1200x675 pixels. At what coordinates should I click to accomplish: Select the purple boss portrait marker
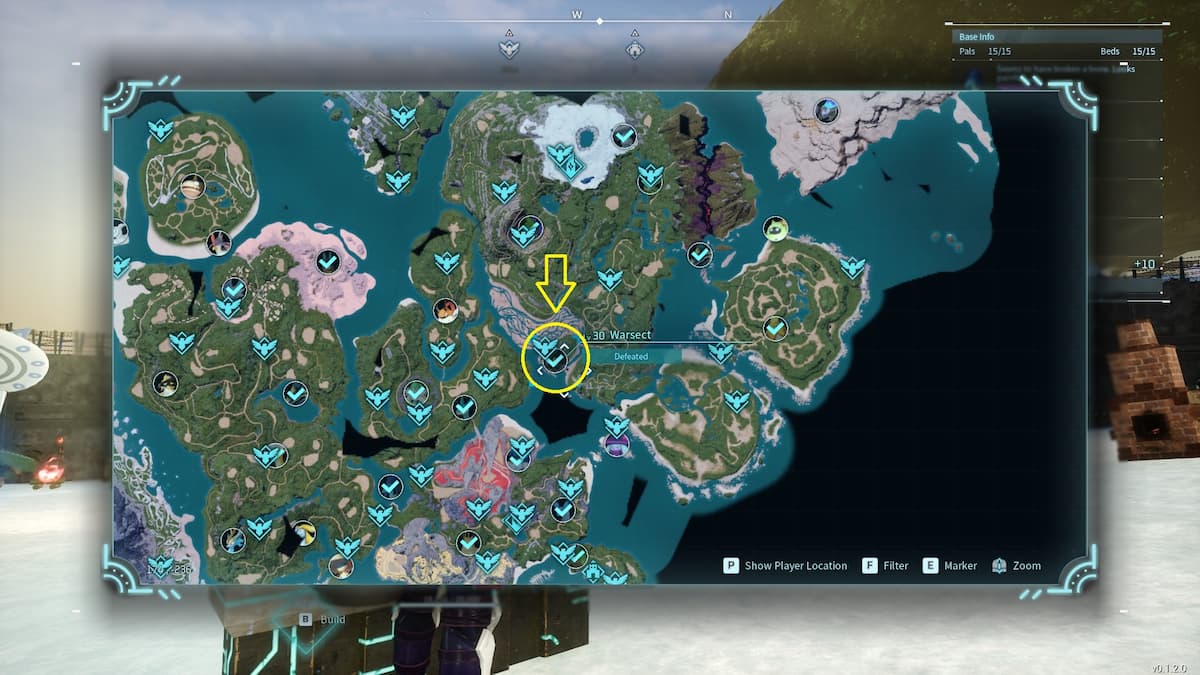pyautogui.click(x=616, y=444)
